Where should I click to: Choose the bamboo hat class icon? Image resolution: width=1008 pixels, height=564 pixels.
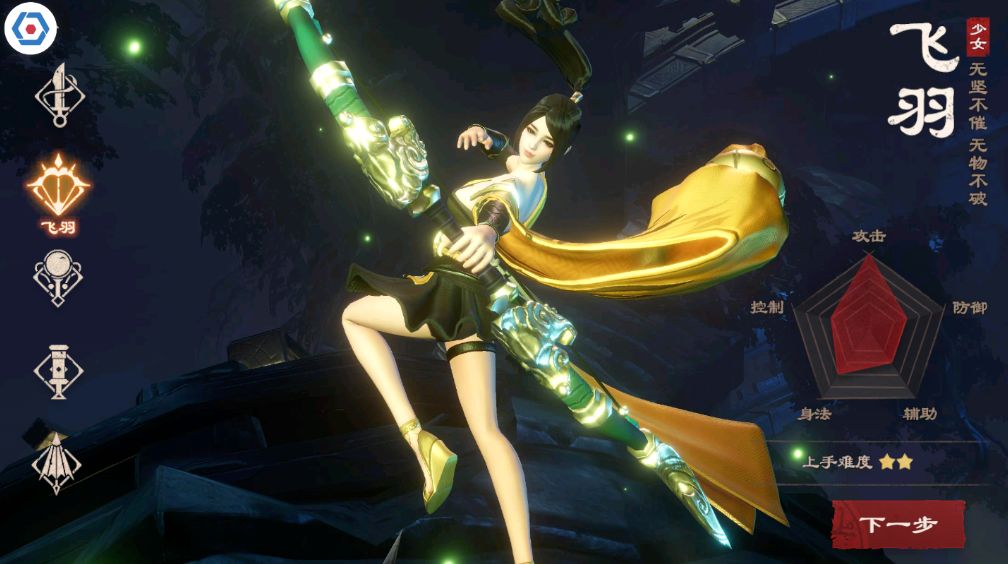[x=58, y=462]
